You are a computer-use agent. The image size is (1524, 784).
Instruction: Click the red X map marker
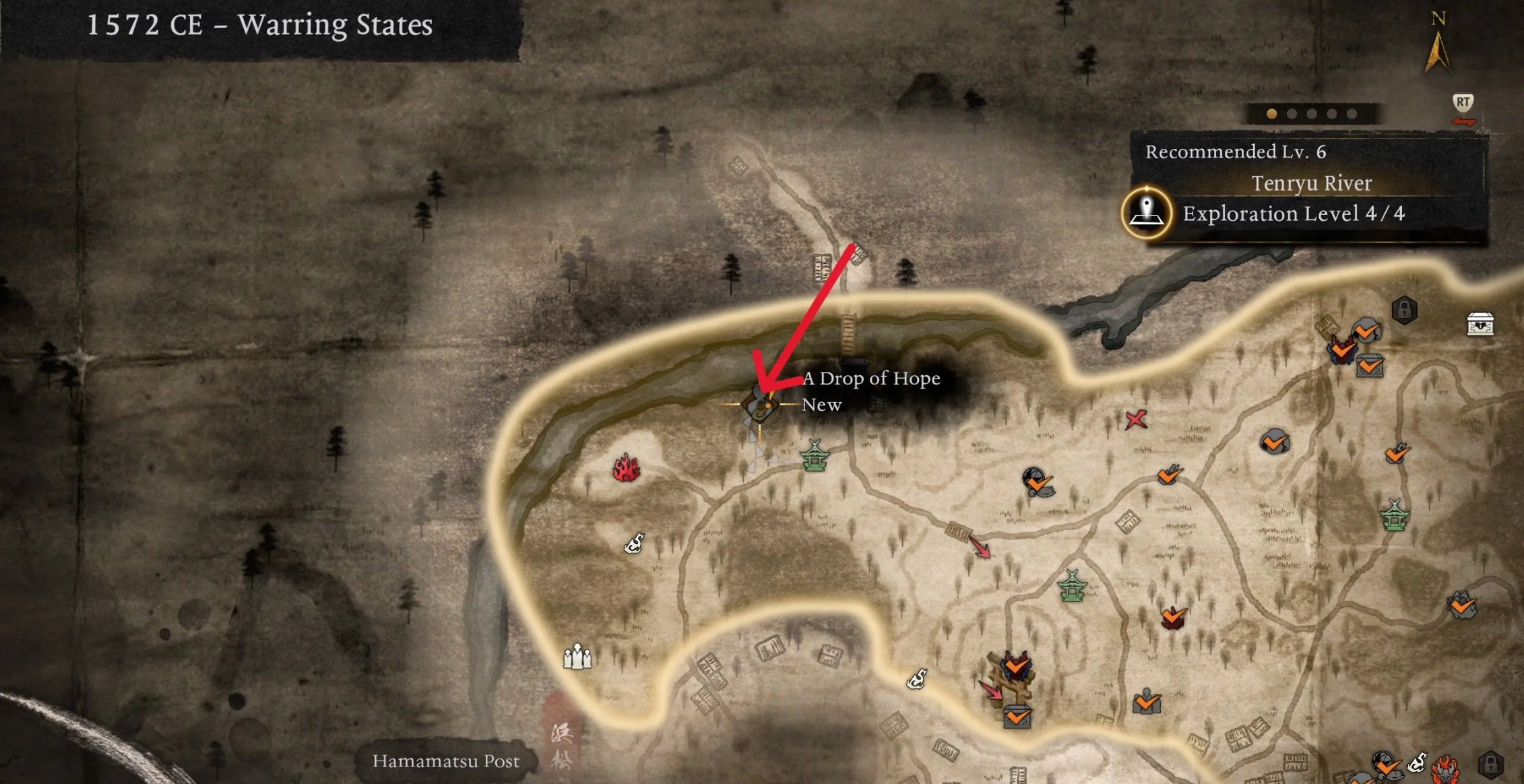click(1136, 420)
